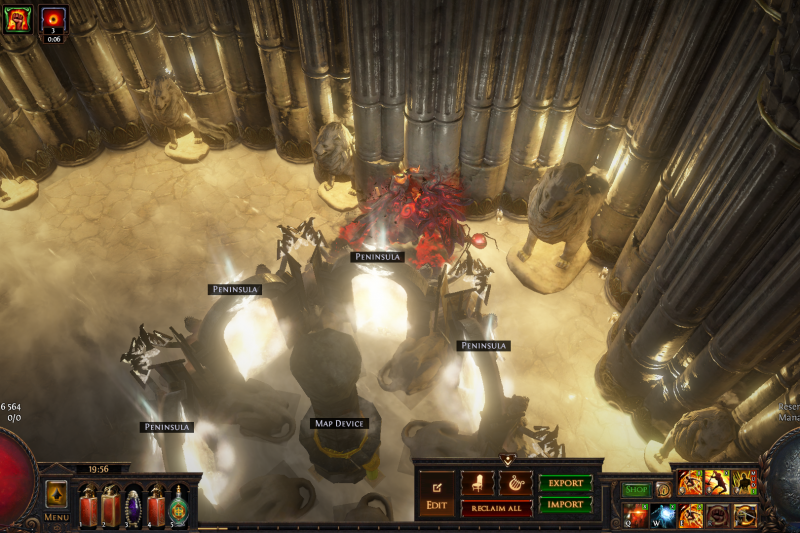Activate the fiery skill bound to Q
This screenshot has height=533, width=800.
(636, 515)
